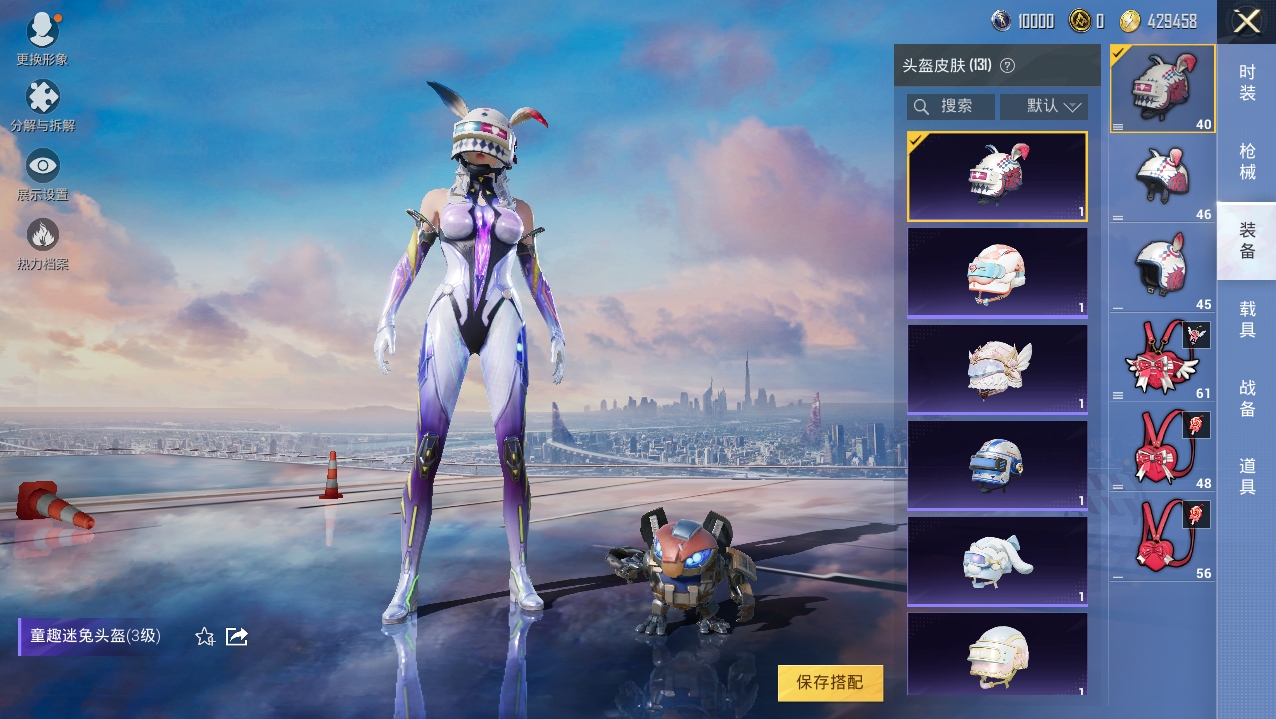
Task: Favorite the helmet with the star icon
Action: coord(205,637)
